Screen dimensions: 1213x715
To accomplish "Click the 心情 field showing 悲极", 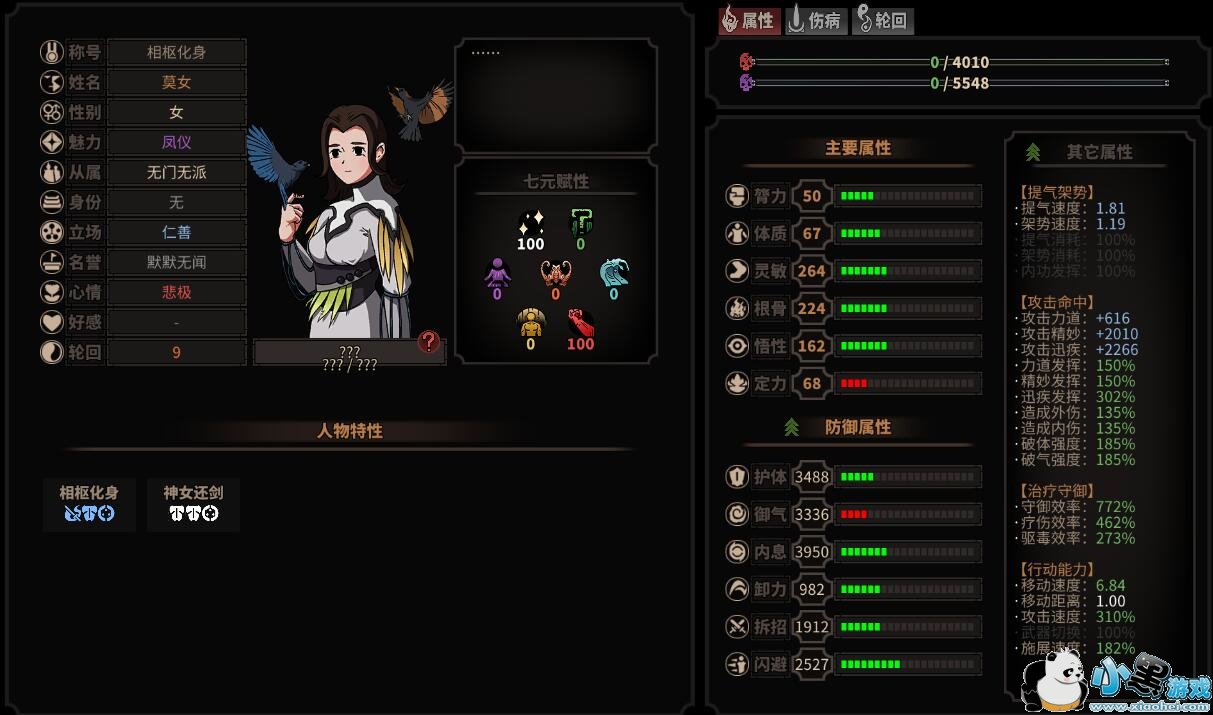I will coord(177,292).
